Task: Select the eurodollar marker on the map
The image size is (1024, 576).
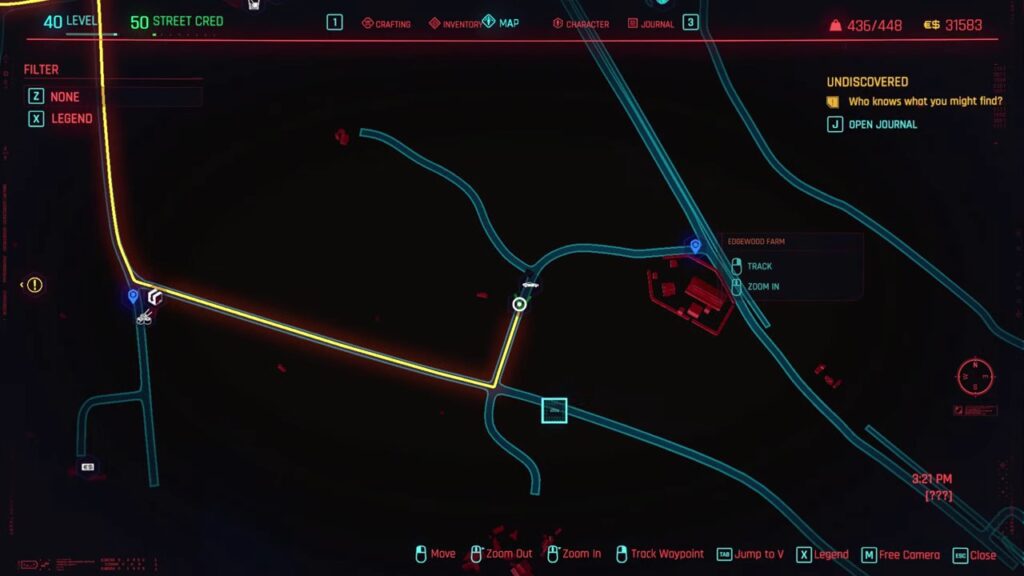Action: tap(88, 467)
